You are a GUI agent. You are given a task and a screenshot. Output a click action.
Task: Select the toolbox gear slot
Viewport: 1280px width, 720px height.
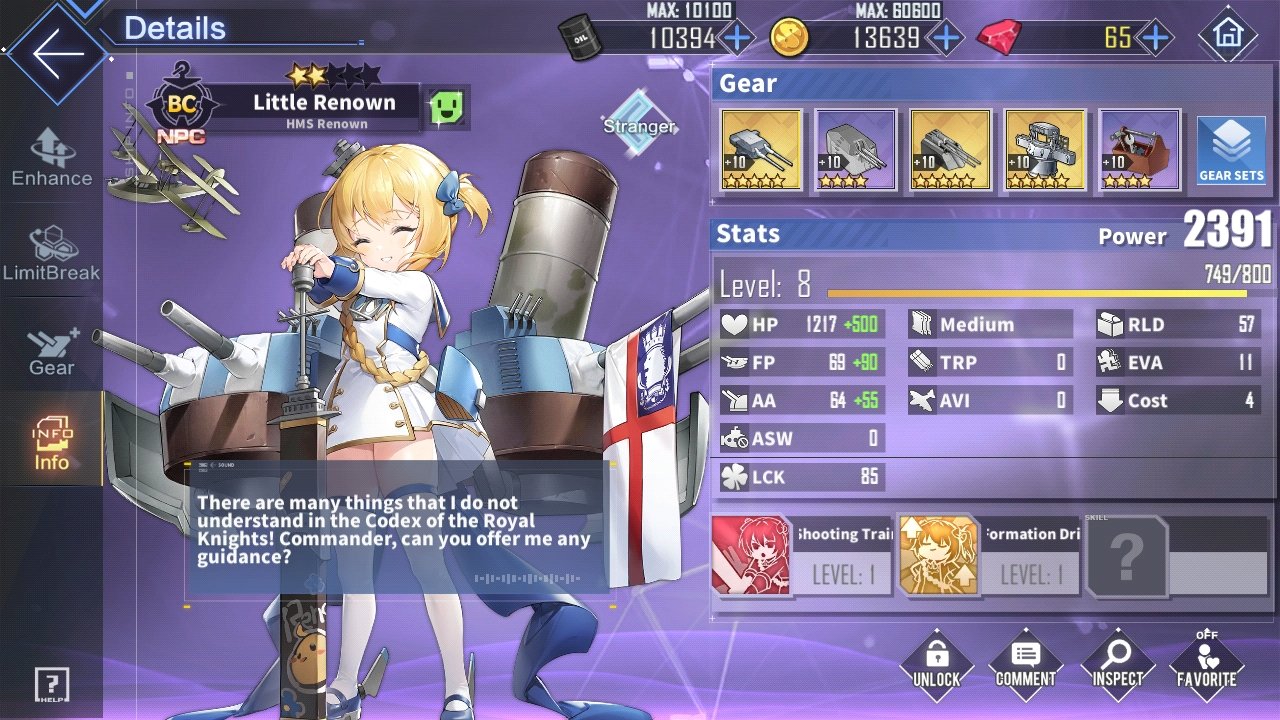(x=1139, y=150)
